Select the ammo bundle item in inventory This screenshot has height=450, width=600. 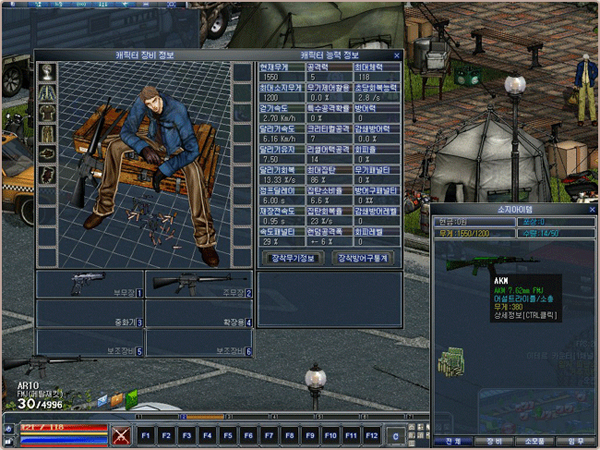click(x=451, y=359)
